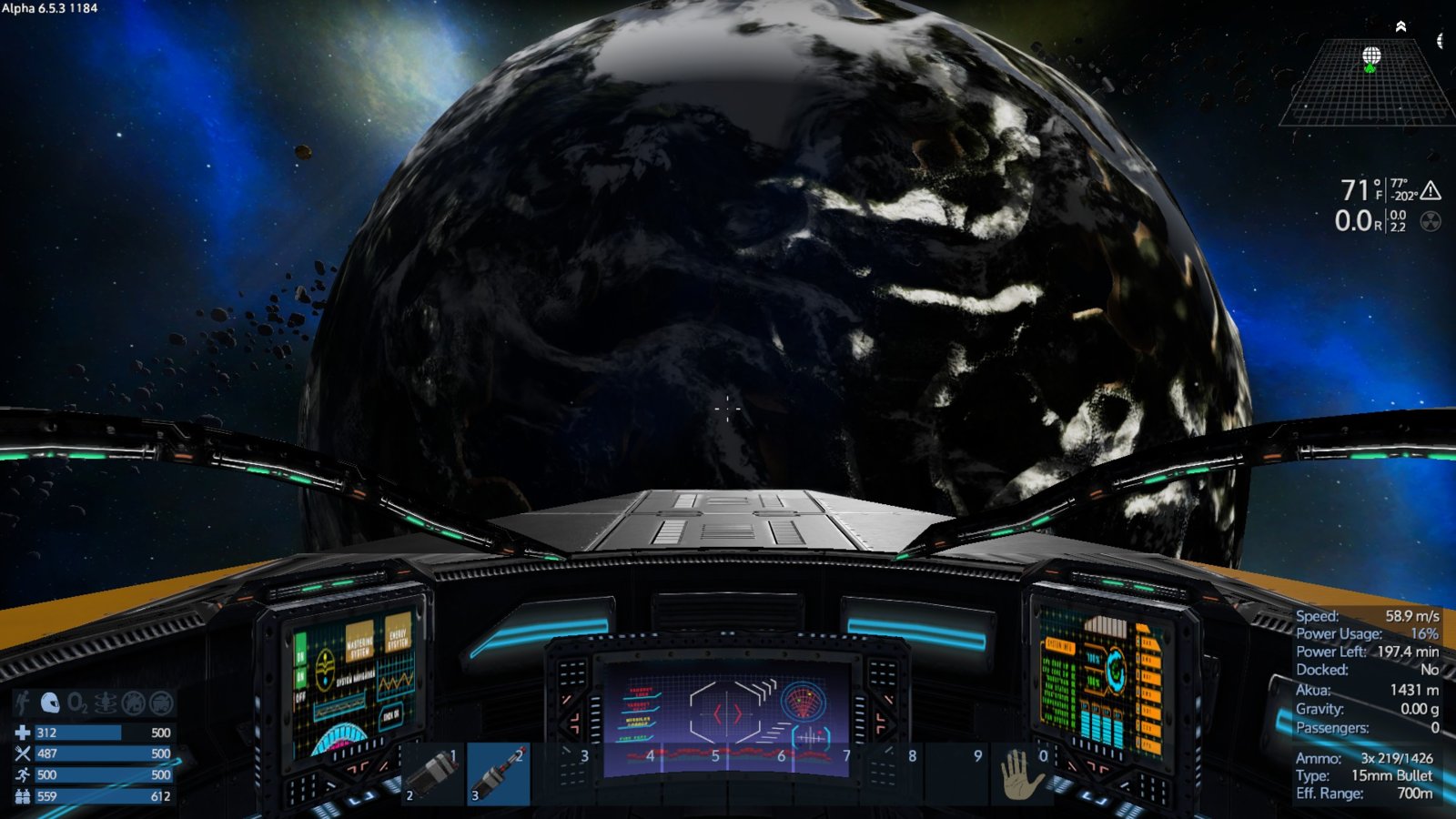Image resolution: width=1456 pixels, height=819 pixels.
Task: Click the double chevron above the radar
Action: [x=1401, y=26]
